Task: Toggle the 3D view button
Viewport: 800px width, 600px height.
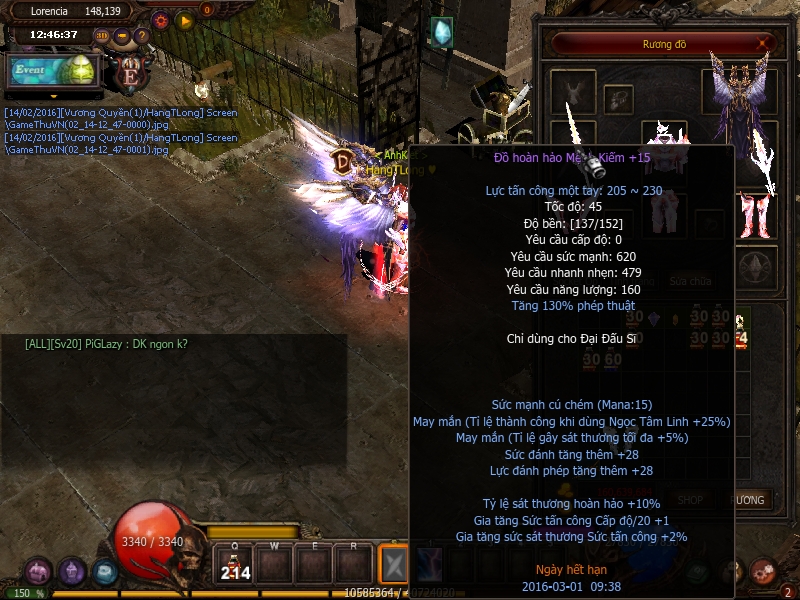Action: (x=101, y=35)
